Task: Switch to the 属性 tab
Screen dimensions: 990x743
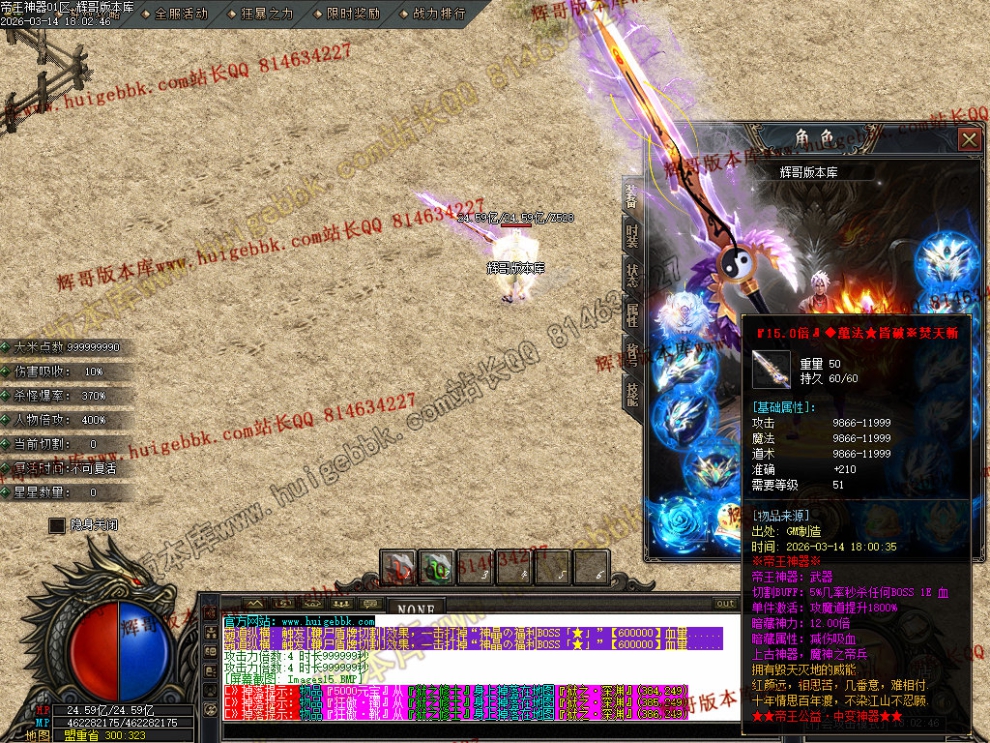Action: pos(632,315)
